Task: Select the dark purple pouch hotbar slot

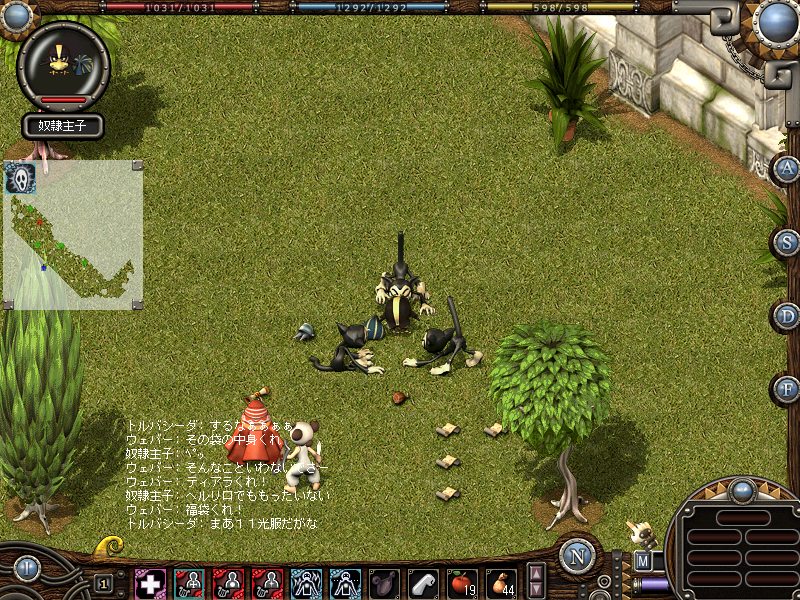Action: pyautogui.click(x=384, y=582)
